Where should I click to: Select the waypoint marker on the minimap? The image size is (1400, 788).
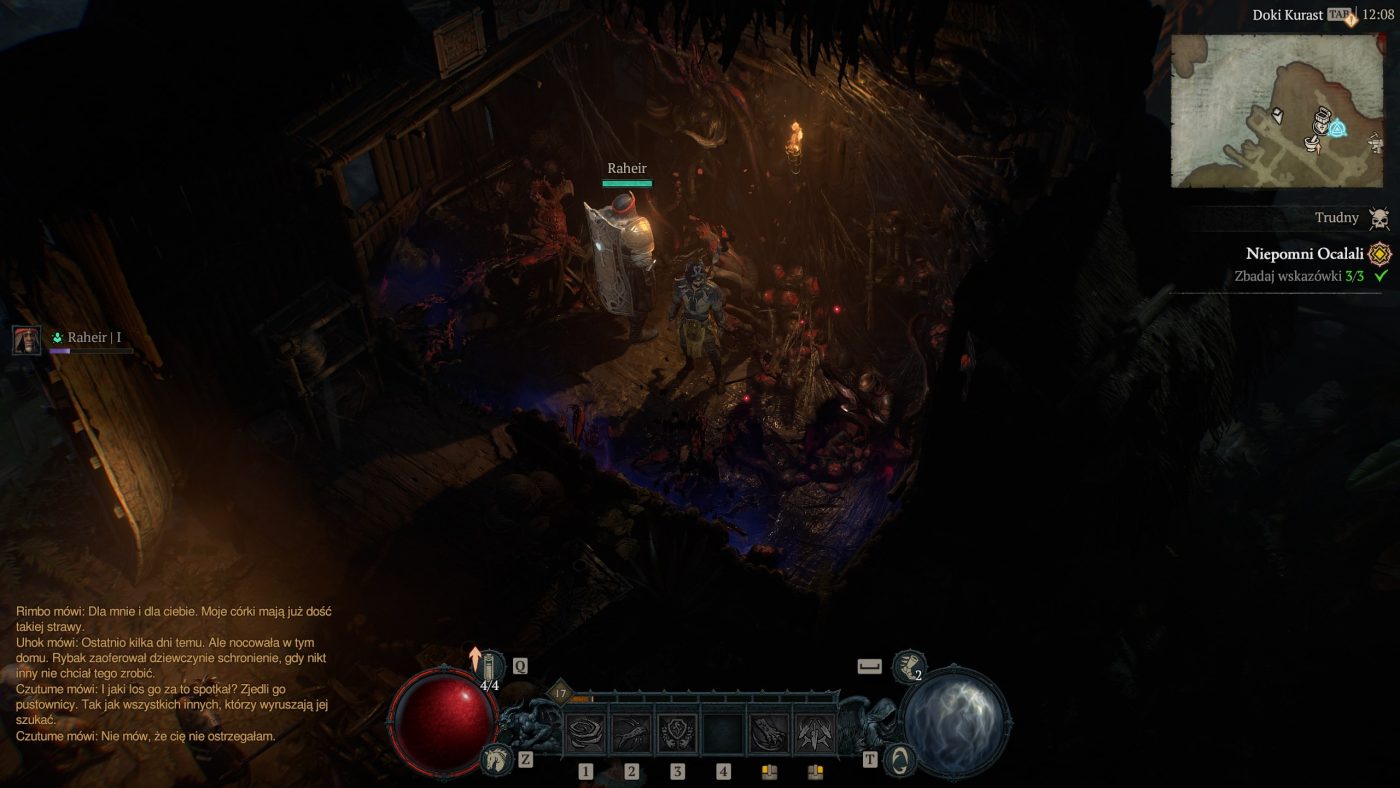[x=1337, y=129]
